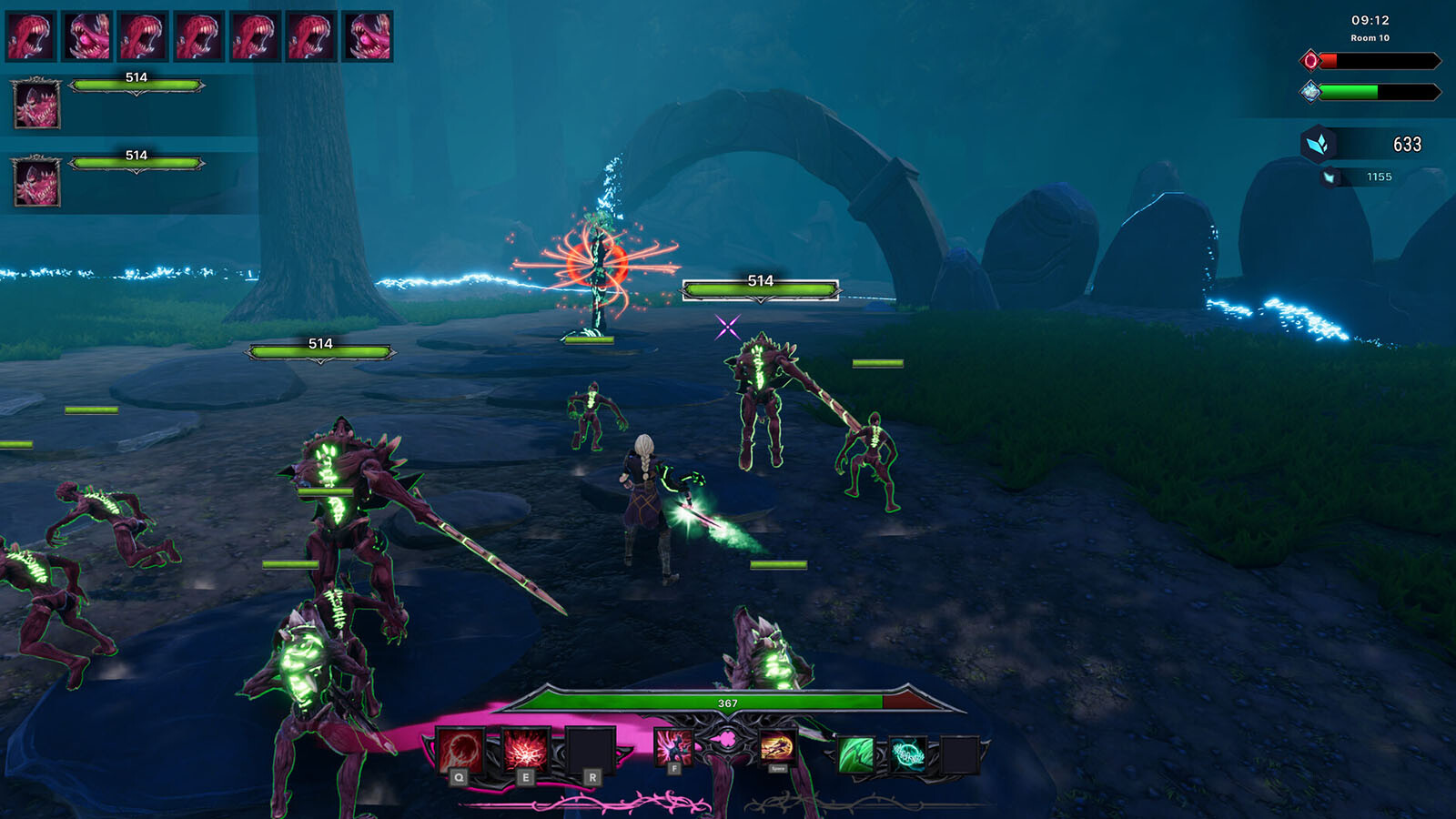Select the lower spiked beast portrait frame
Screen dimensions: 1456x819
[37, 181]
